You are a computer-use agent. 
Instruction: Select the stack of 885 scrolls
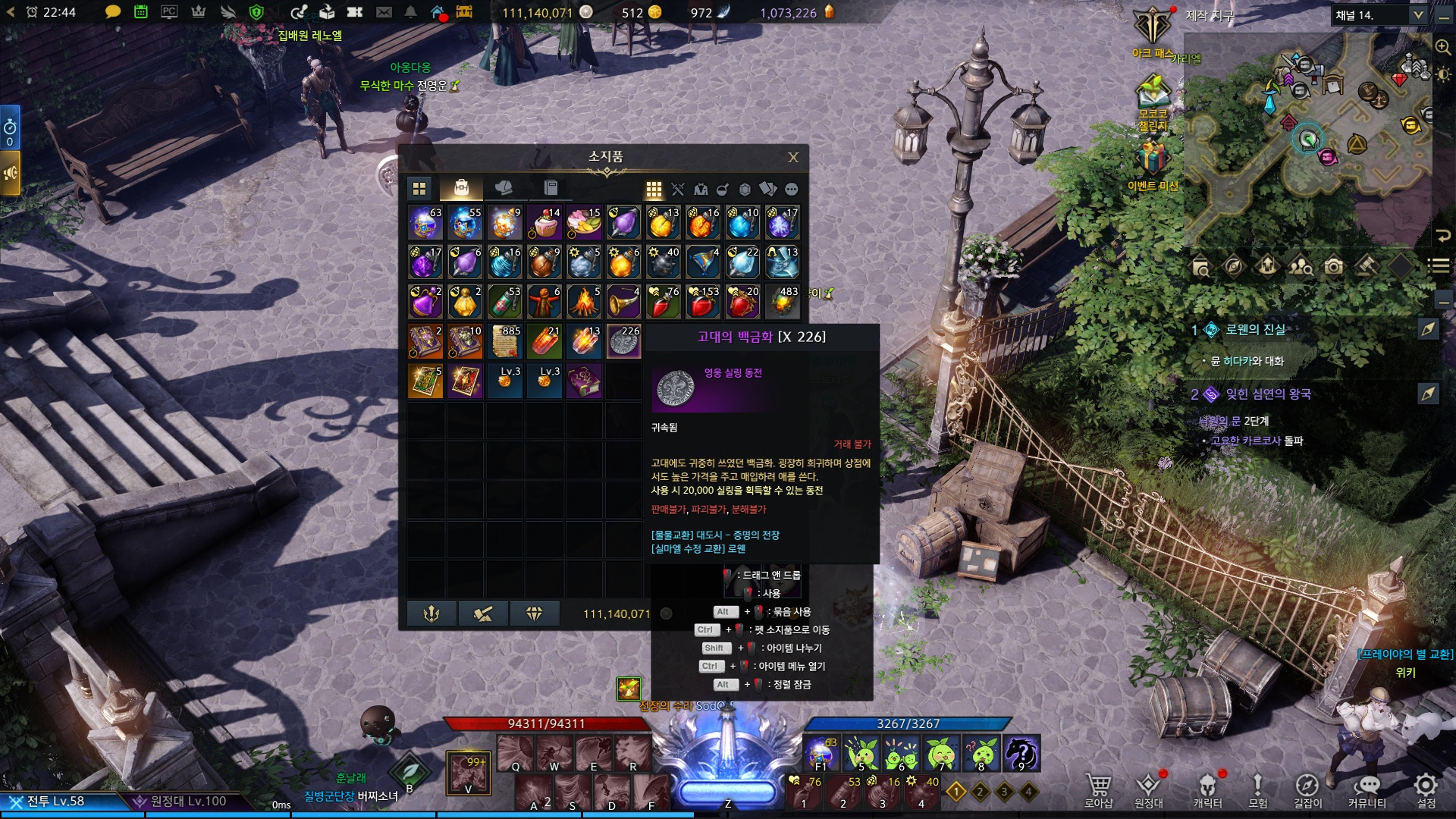point(505,342)
